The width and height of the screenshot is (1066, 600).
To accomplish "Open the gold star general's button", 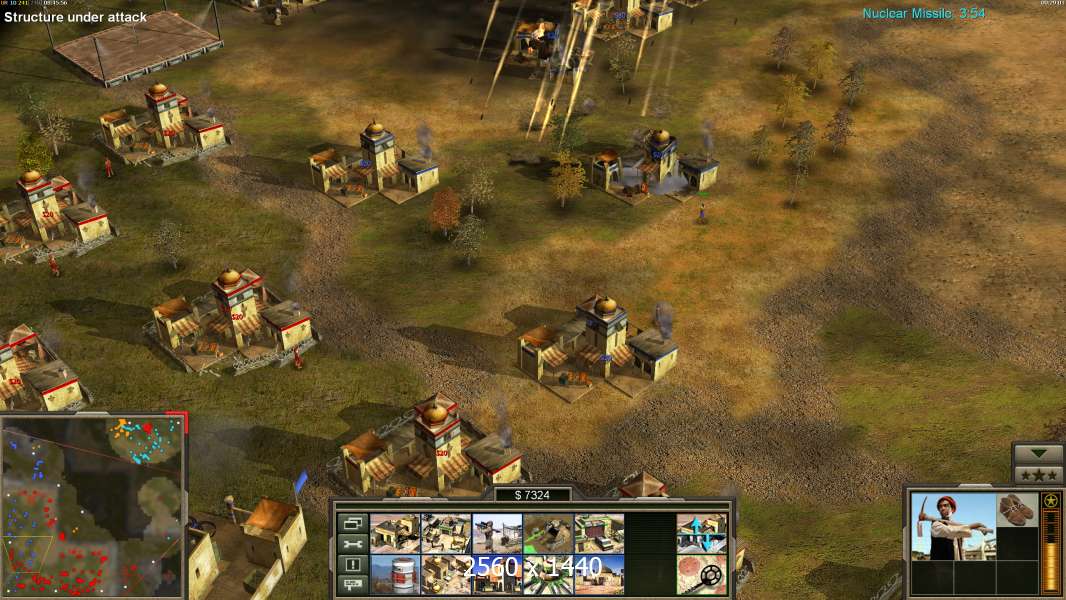I will (x=1051, y=501).
